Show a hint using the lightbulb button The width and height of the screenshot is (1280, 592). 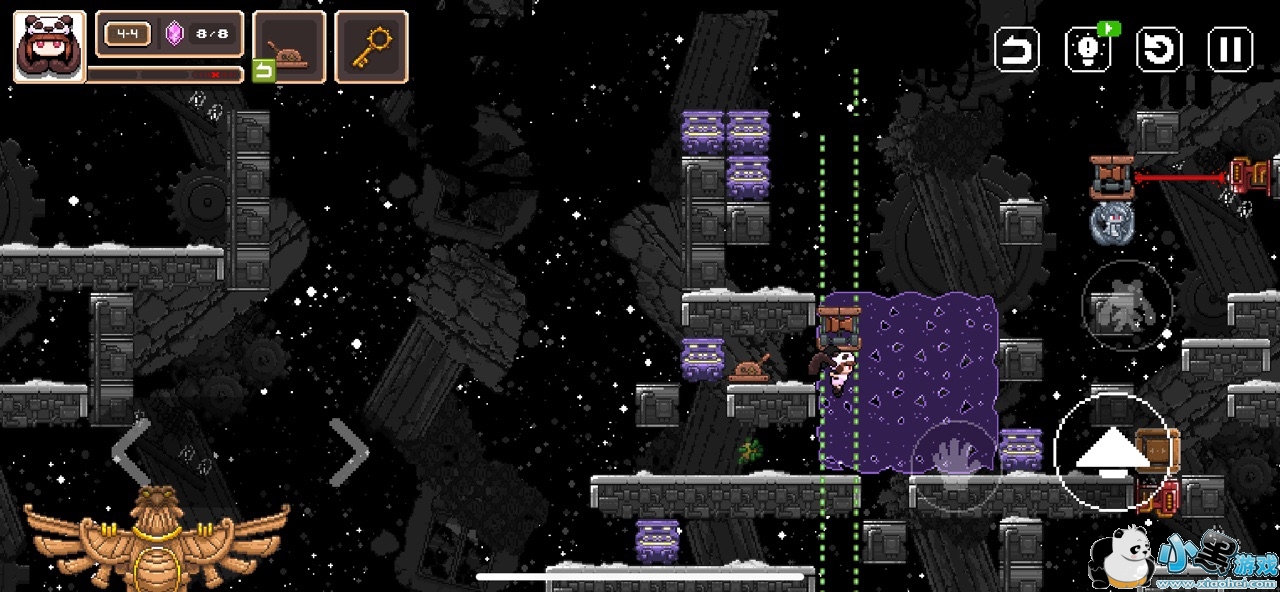1088,49
